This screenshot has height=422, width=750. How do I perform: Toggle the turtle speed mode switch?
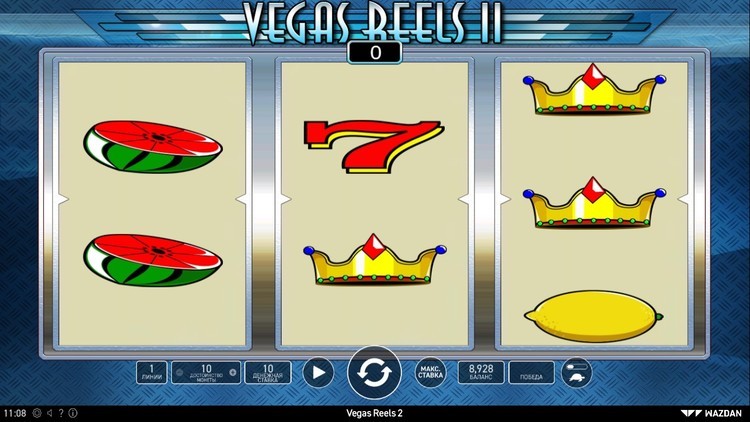point(576,373)
